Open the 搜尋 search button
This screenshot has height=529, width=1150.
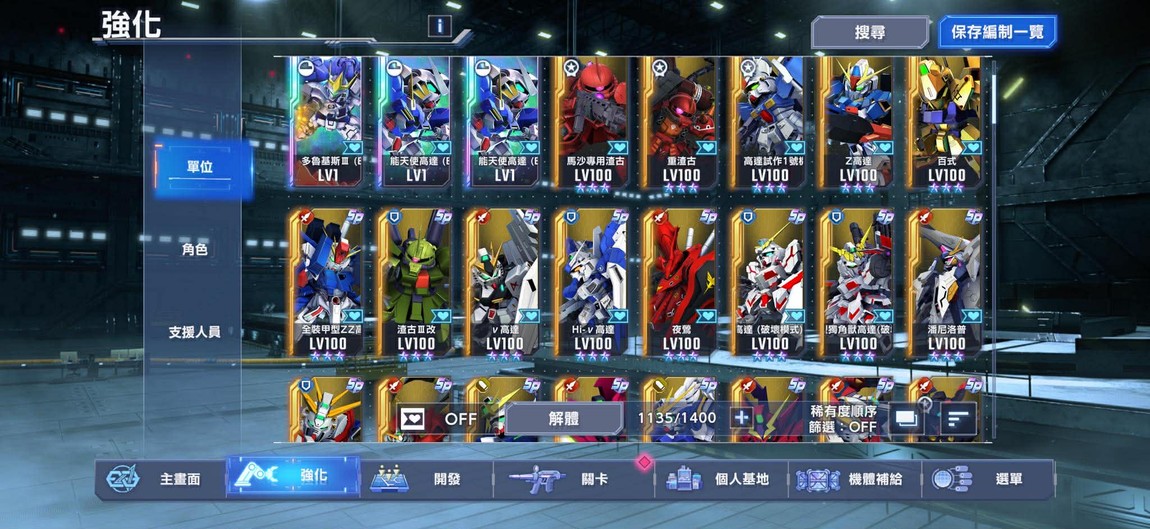(869, 32)
